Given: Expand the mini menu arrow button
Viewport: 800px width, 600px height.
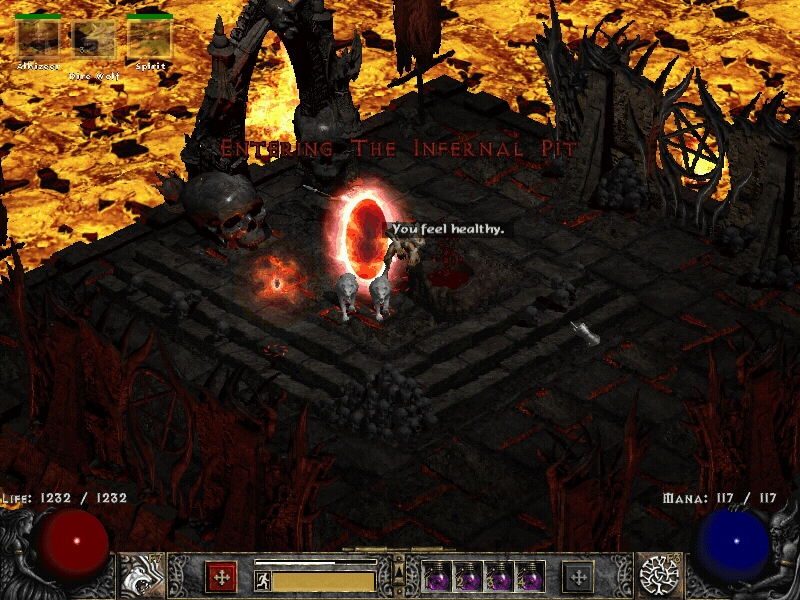Looking at the screenshot, I should [398, 571].
